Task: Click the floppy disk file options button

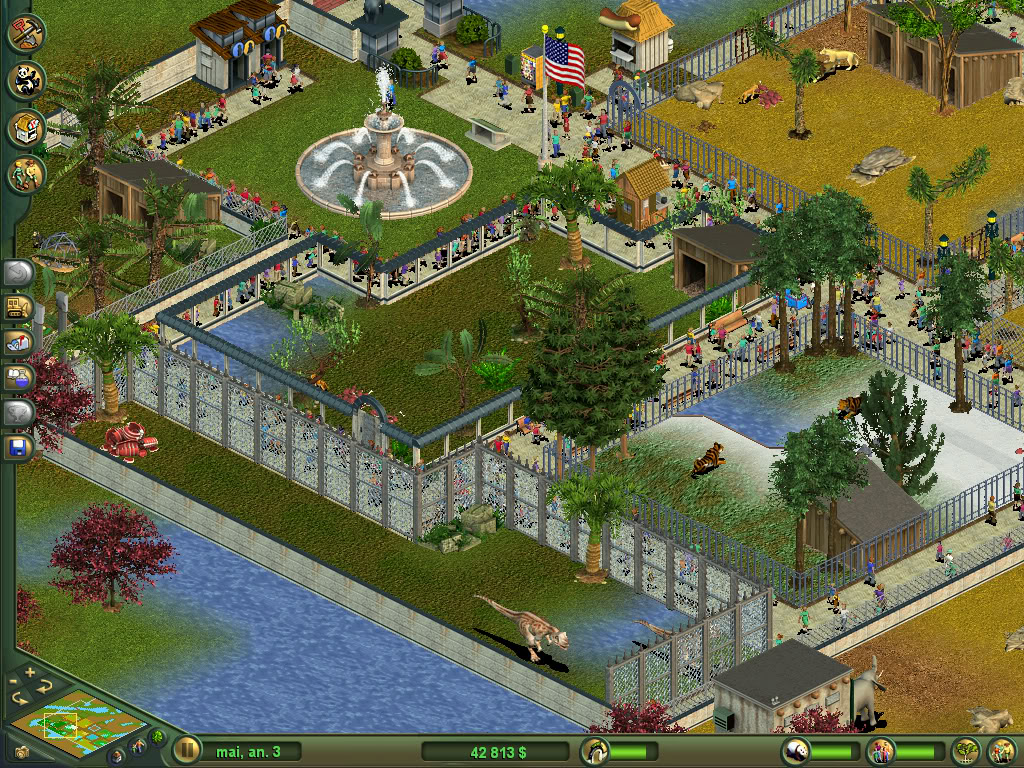Action: (20, 445)
